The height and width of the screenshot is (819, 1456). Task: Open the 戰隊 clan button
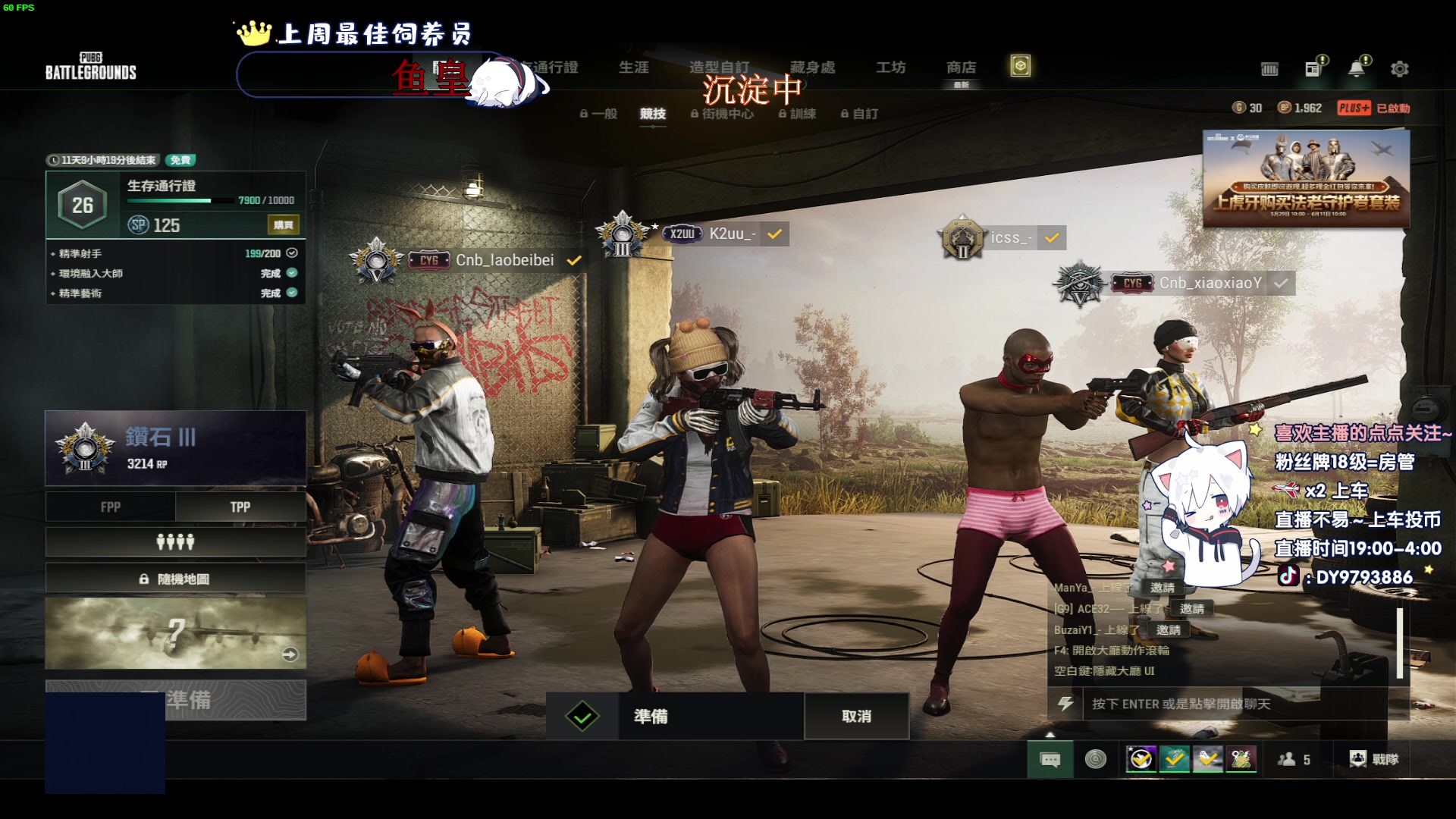[x=1374, y=759]
